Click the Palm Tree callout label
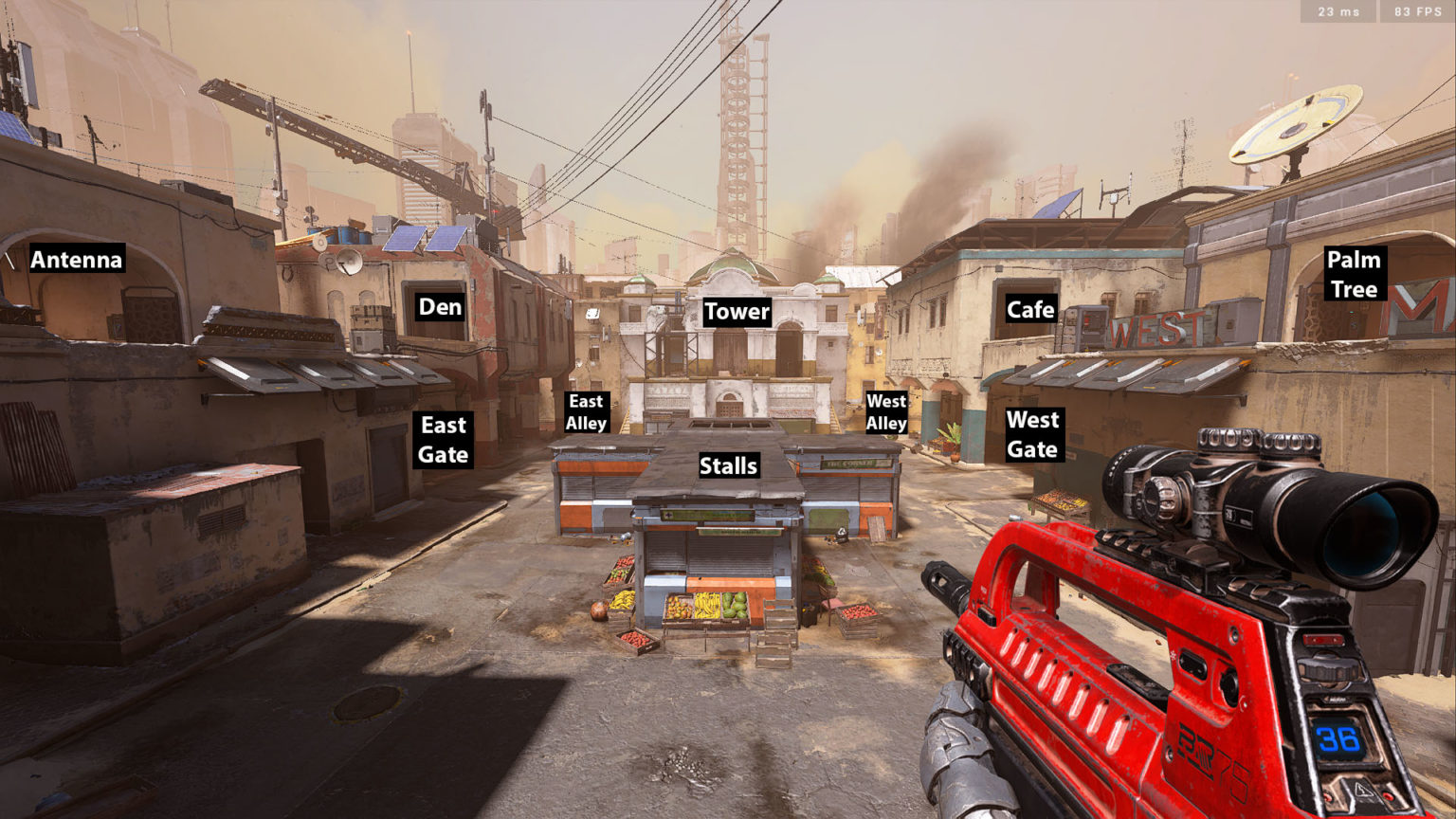The height and width of the screenshot is (819, 1456). (x=1354, y=274)
